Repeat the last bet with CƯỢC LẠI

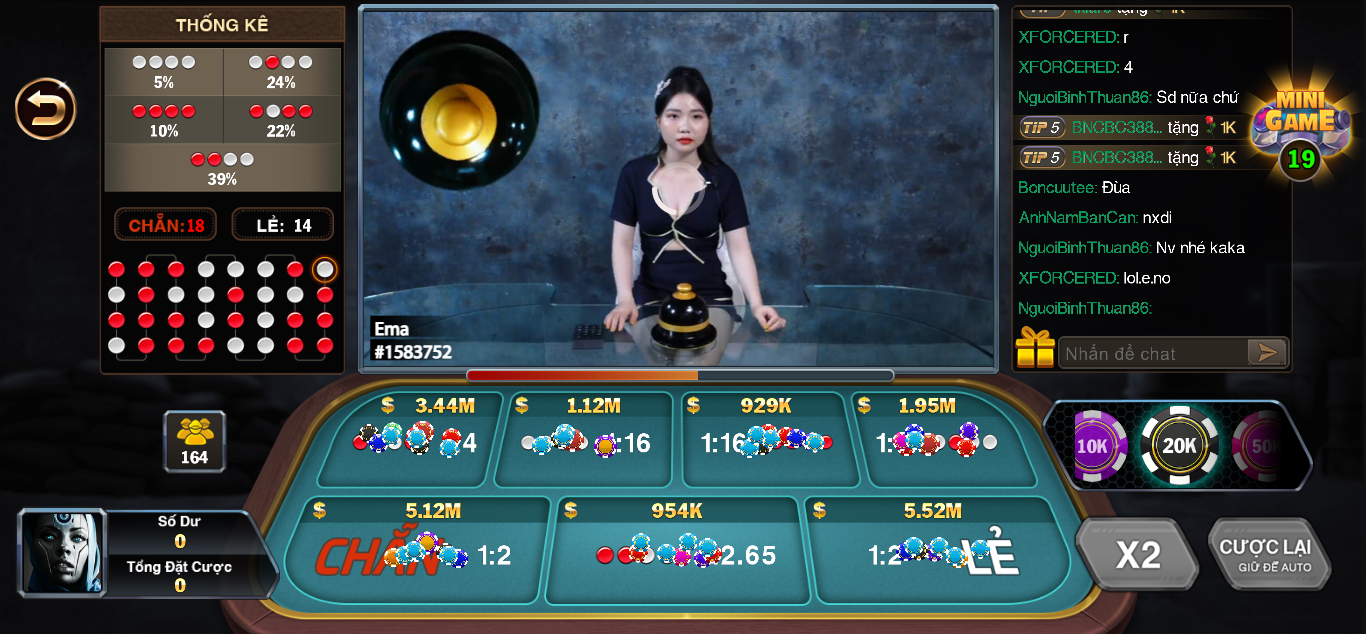(1267, 554)
